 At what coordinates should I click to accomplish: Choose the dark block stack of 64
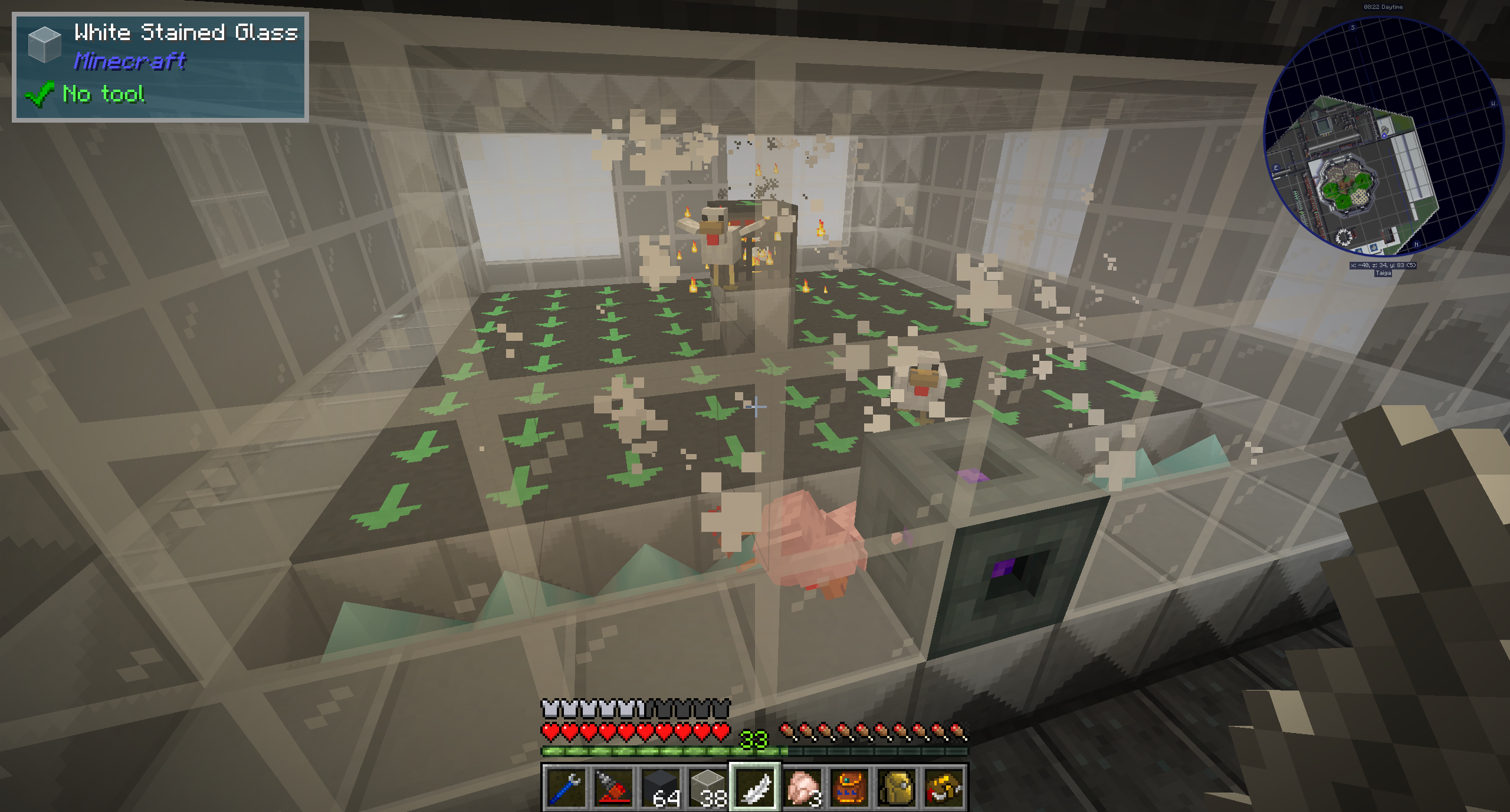pos(661,787)
